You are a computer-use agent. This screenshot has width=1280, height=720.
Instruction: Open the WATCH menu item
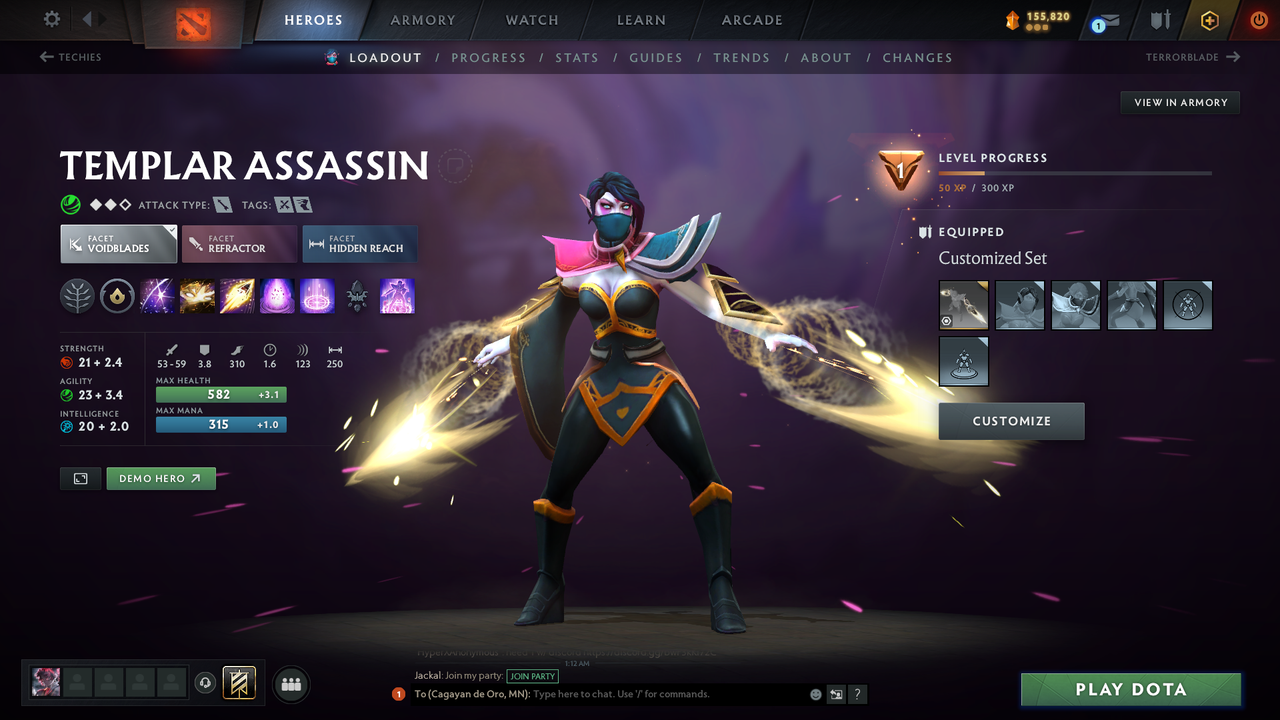(x=531, y=20)
